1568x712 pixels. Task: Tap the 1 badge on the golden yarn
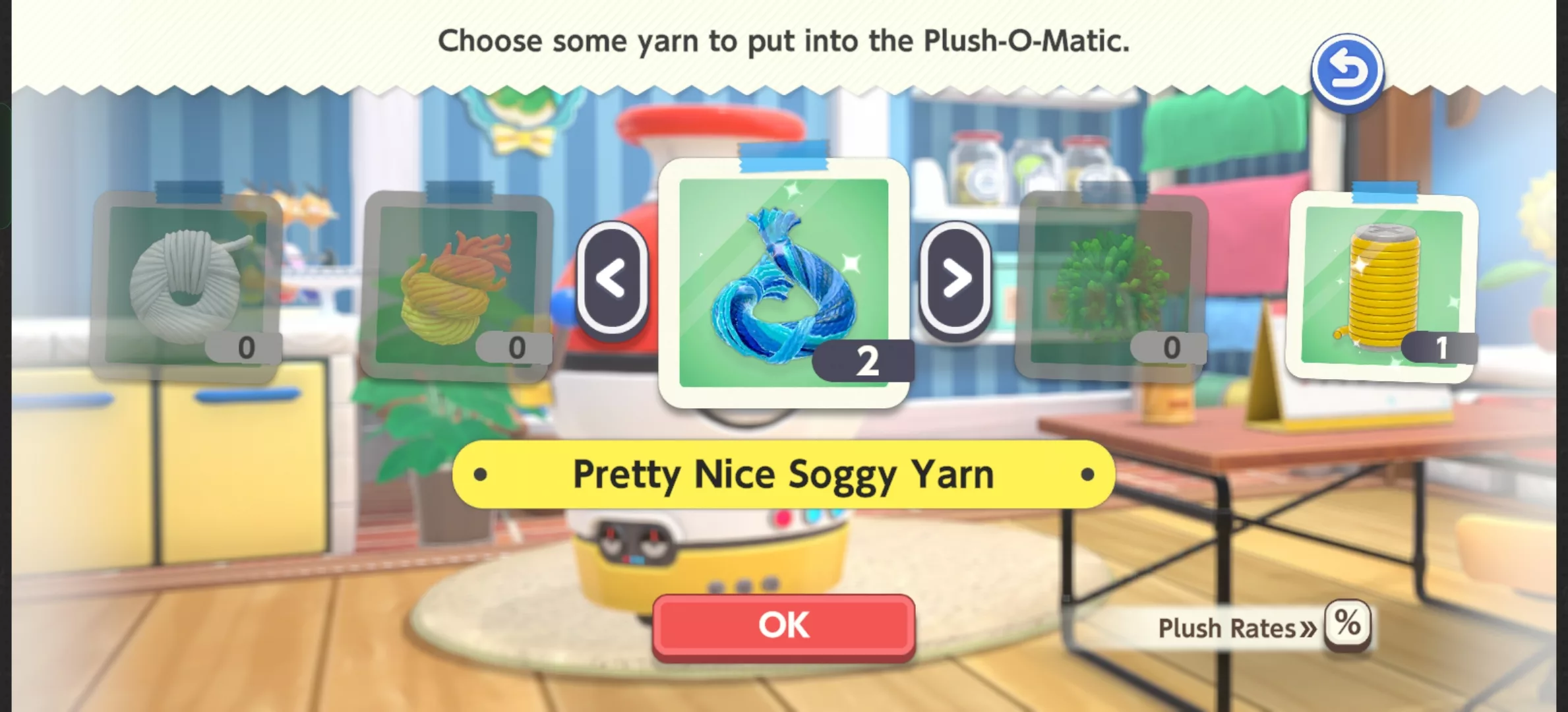pyautogui.click(x=1440, y=351)
